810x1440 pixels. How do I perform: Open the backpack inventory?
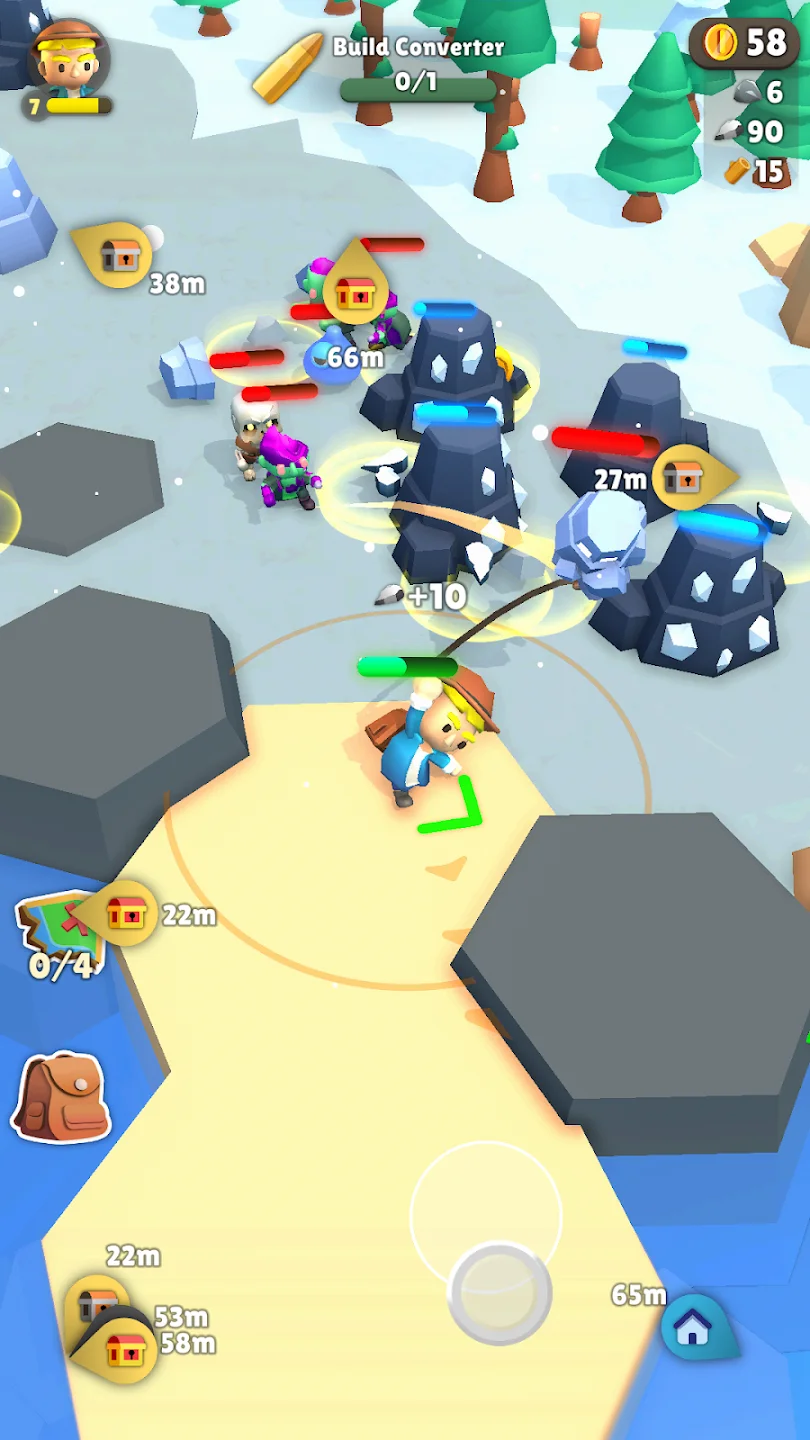[62, 1097]
